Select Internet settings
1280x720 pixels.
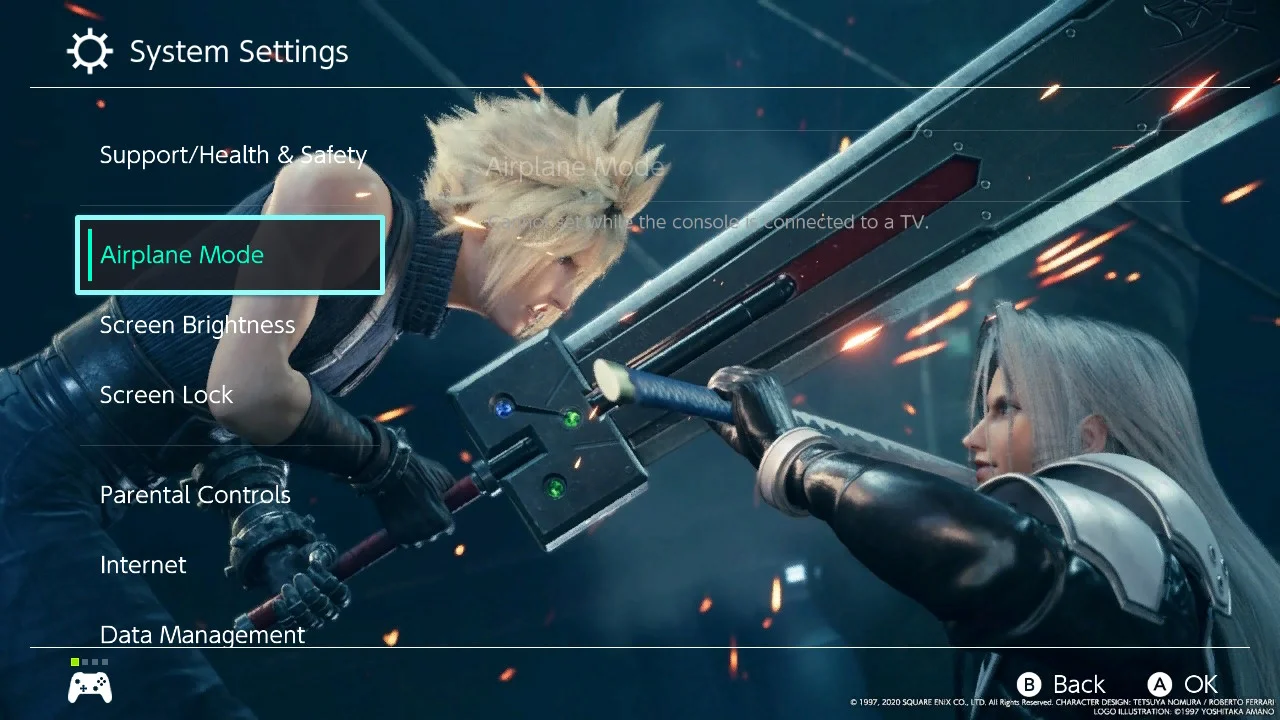(x=143, y=564)
